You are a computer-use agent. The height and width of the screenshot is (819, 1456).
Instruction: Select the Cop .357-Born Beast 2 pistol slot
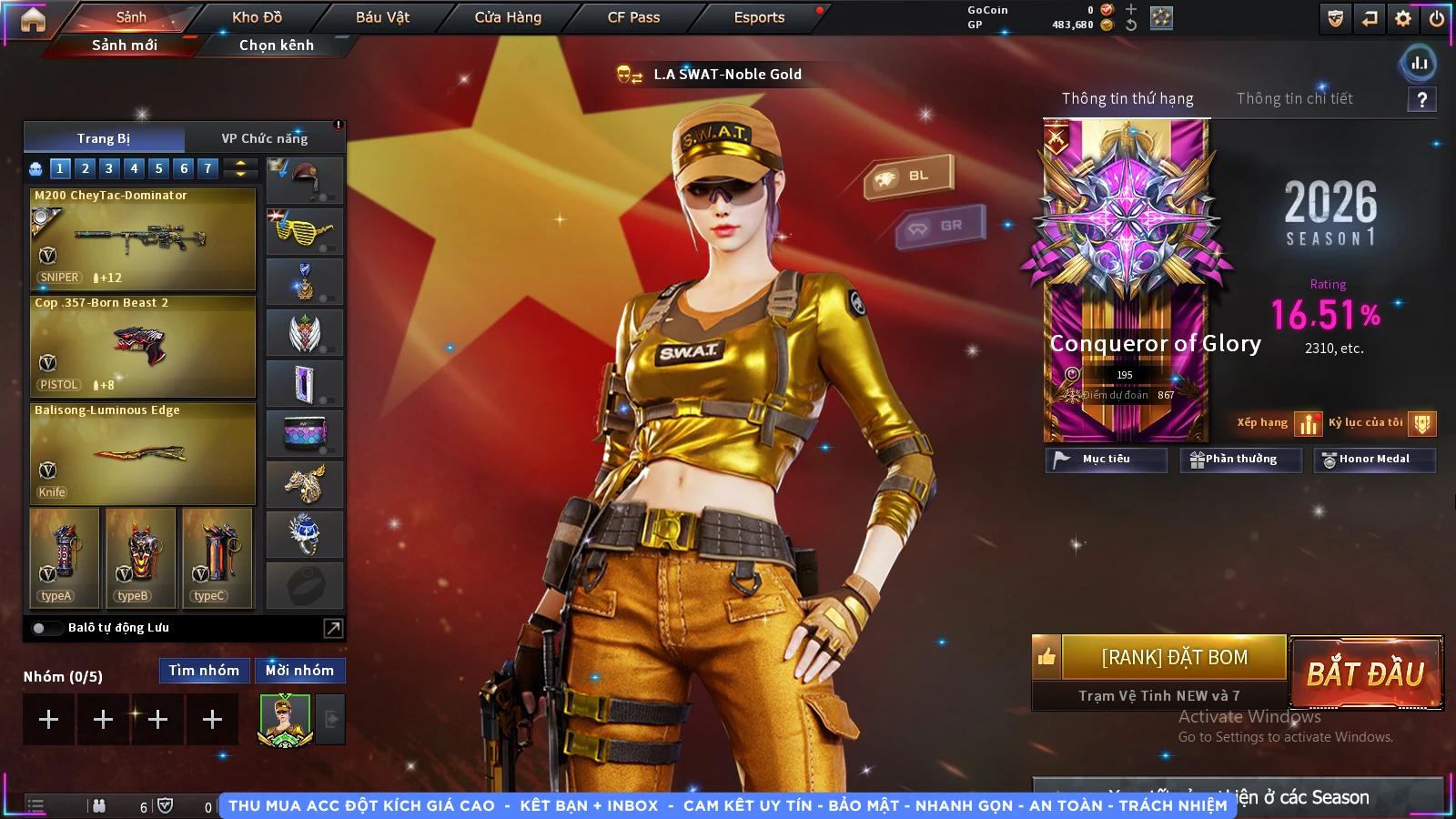click(x=143, y=346)
